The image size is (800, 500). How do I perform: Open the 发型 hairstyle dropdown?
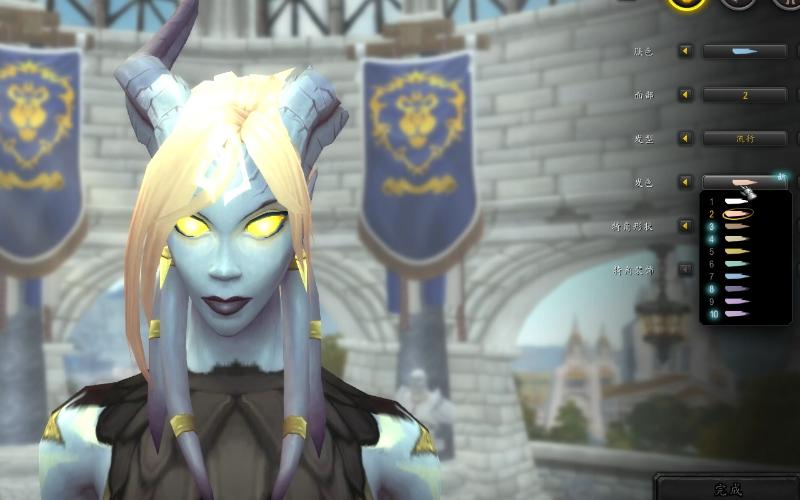tap(745, 139)
